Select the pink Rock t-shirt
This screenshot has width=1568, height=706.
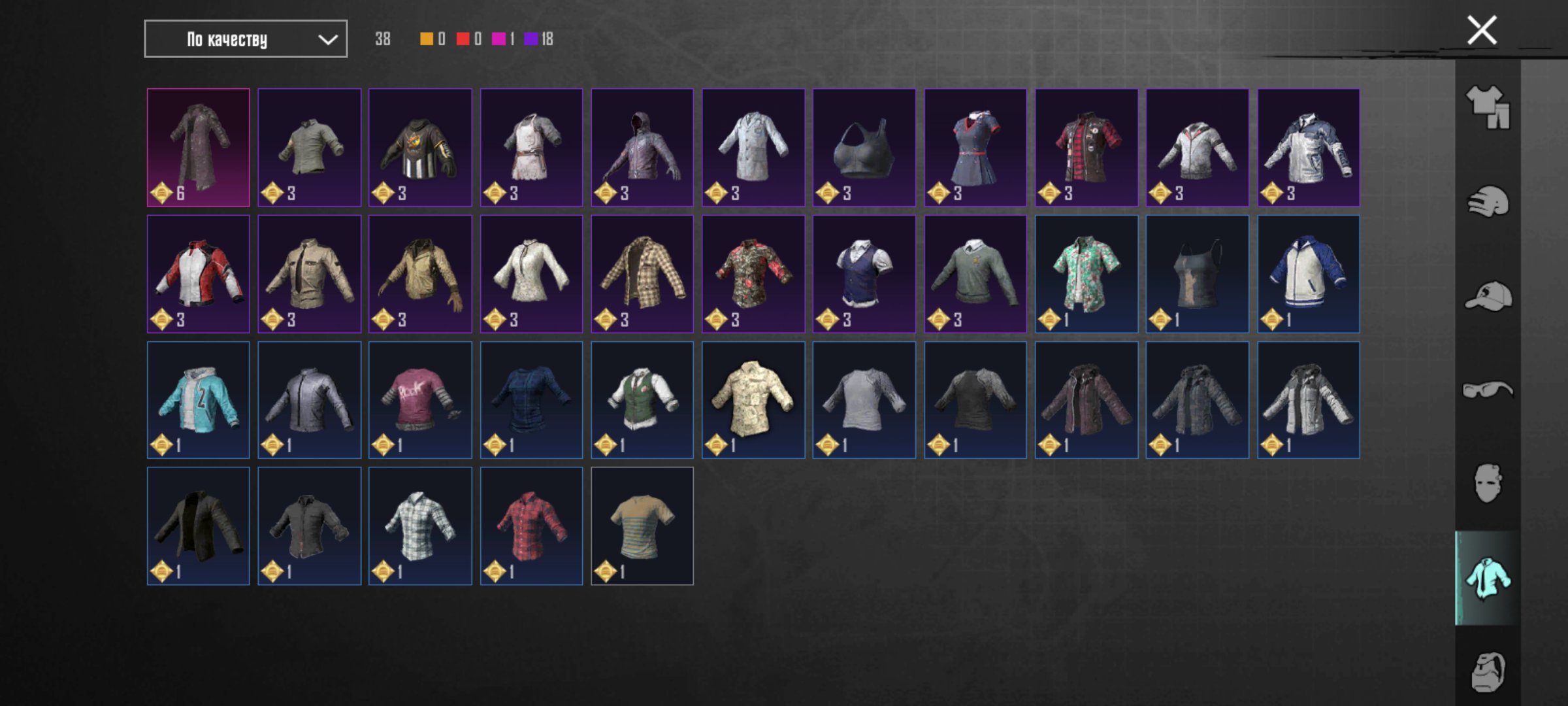coord(420,399)
